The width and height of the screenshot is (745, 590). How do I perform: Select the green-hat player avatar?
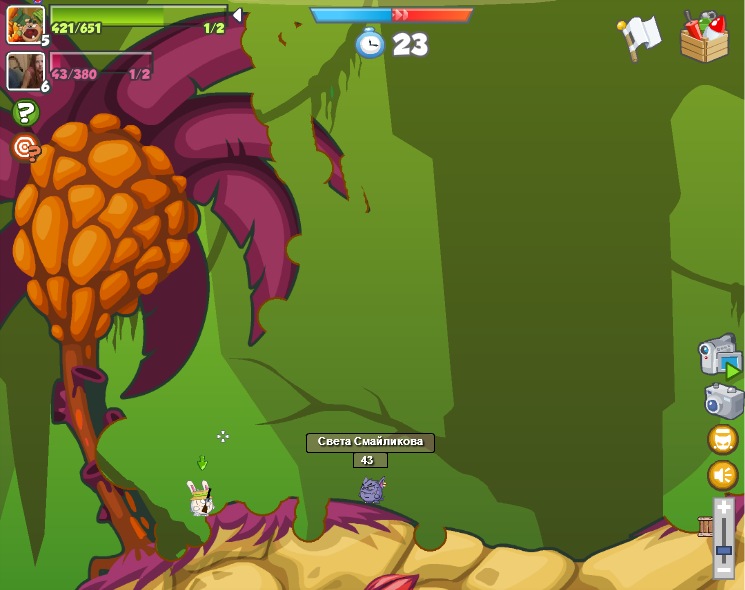(x=25, y=24)
